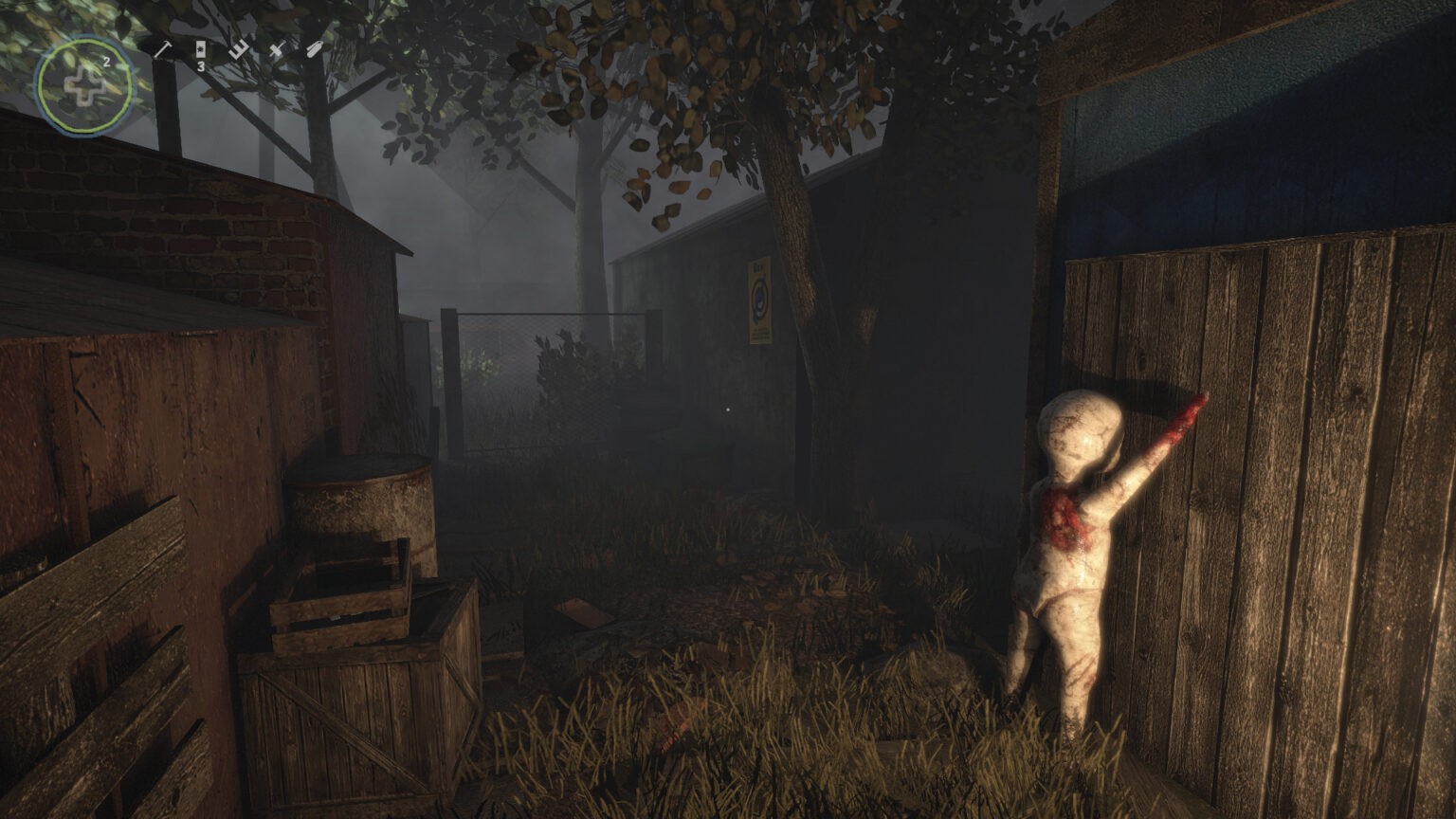The height and width of the screenshot is (819, 1456).
Task: Choose the lighter item with count 3
Action: click(x=201, y=50)
